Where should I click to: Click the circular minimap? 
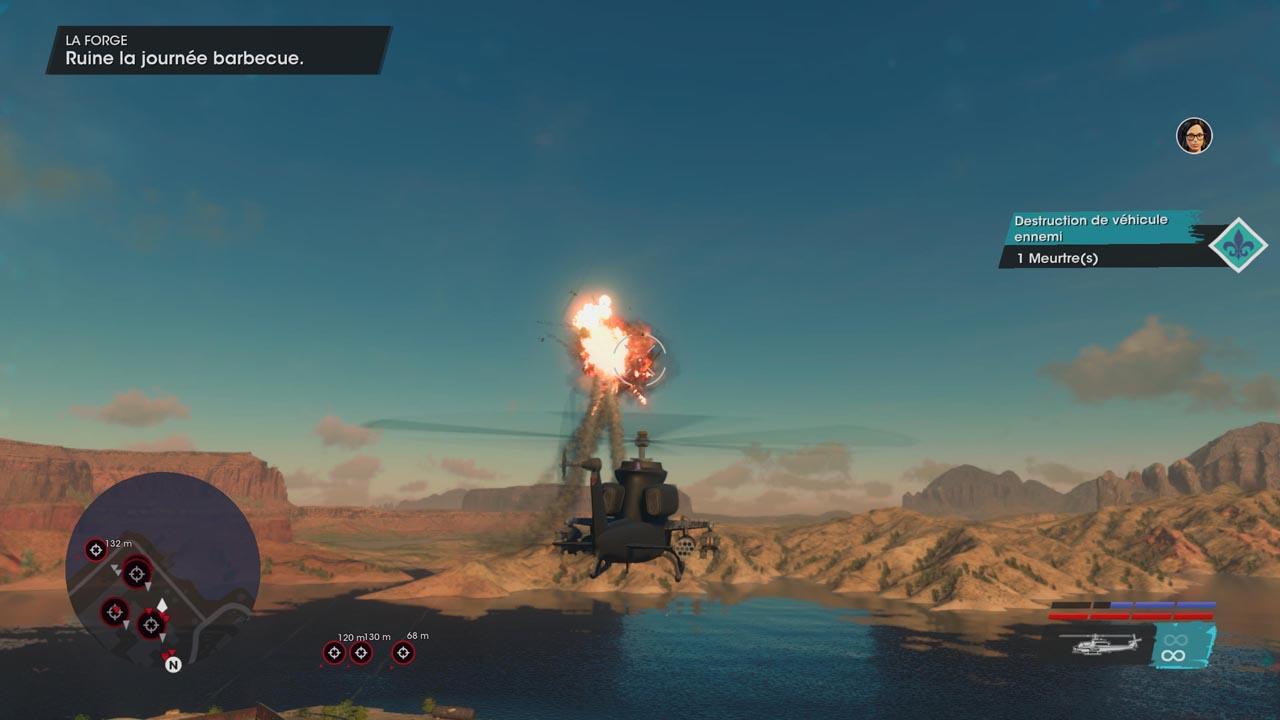162,568
